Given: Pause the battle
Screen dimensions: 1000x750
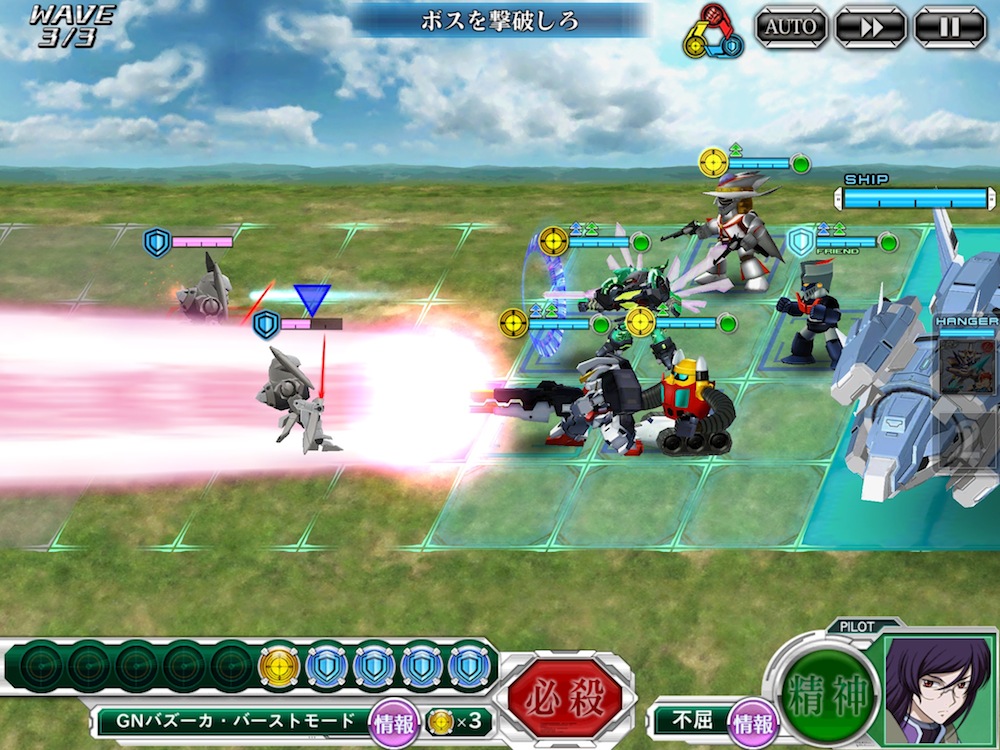Looking at the screenshot, I should (x=949, y=27).
